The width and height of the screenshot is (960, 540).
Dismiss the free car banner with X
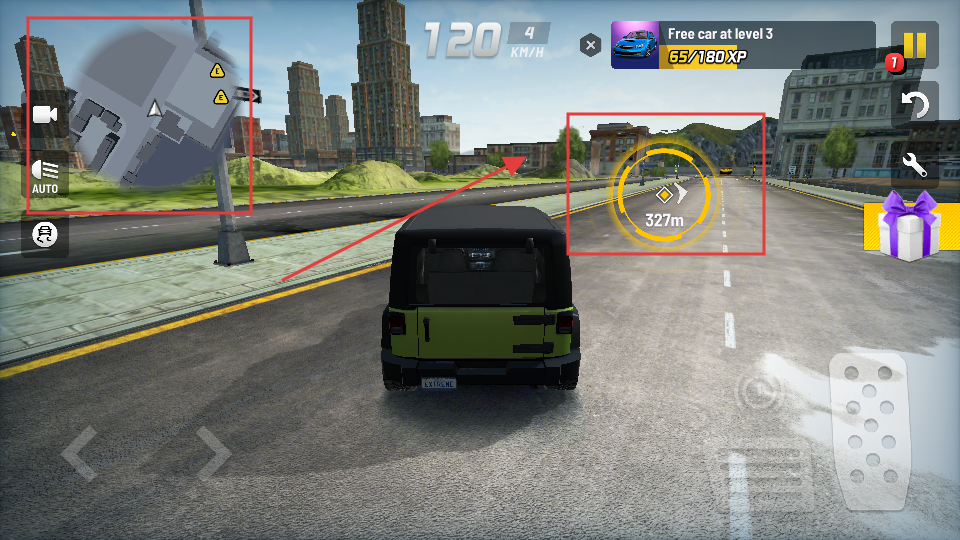(x=591, y=45)
